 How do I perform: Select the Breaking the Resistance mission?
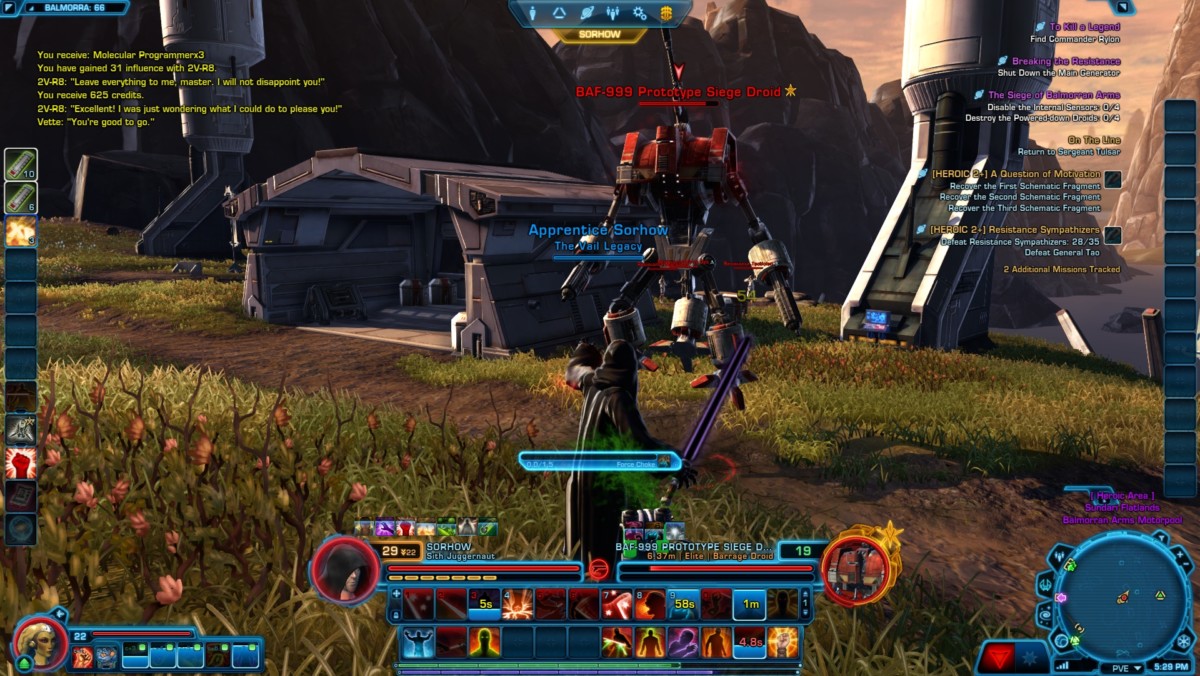[x=1065, y=61]
